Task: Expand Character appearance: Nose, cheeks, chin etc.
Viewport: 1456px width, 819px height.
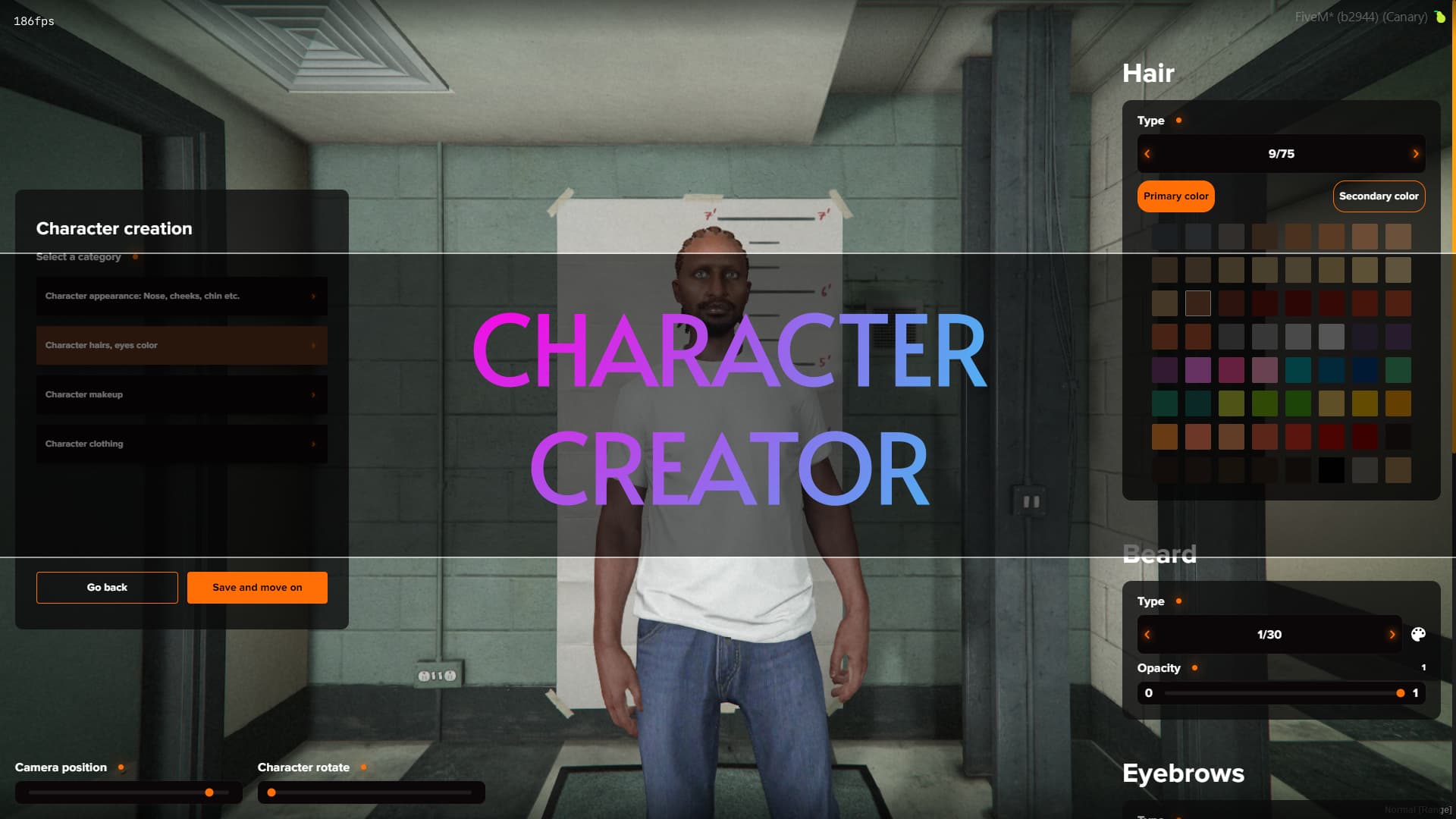Action: pos(181,296)
